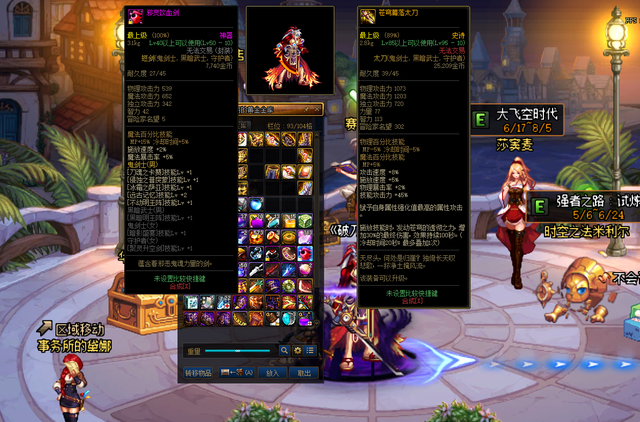
Task: Click the 放入 deposit button
Action: click(273, 371)
